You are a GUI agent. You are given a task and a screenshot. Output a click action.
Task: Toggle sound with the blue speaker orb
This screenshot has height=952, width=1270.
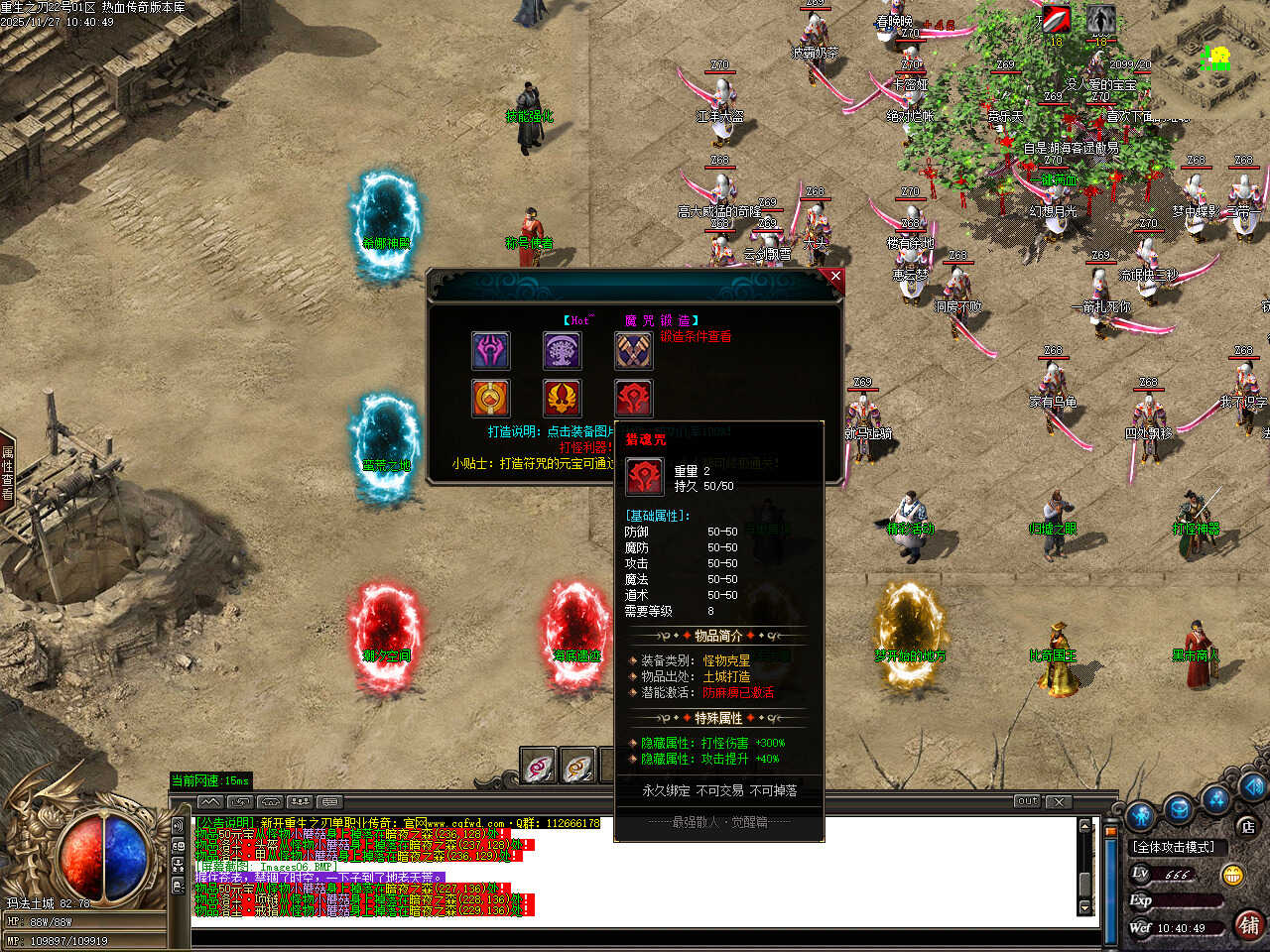tap(1255, 788)
